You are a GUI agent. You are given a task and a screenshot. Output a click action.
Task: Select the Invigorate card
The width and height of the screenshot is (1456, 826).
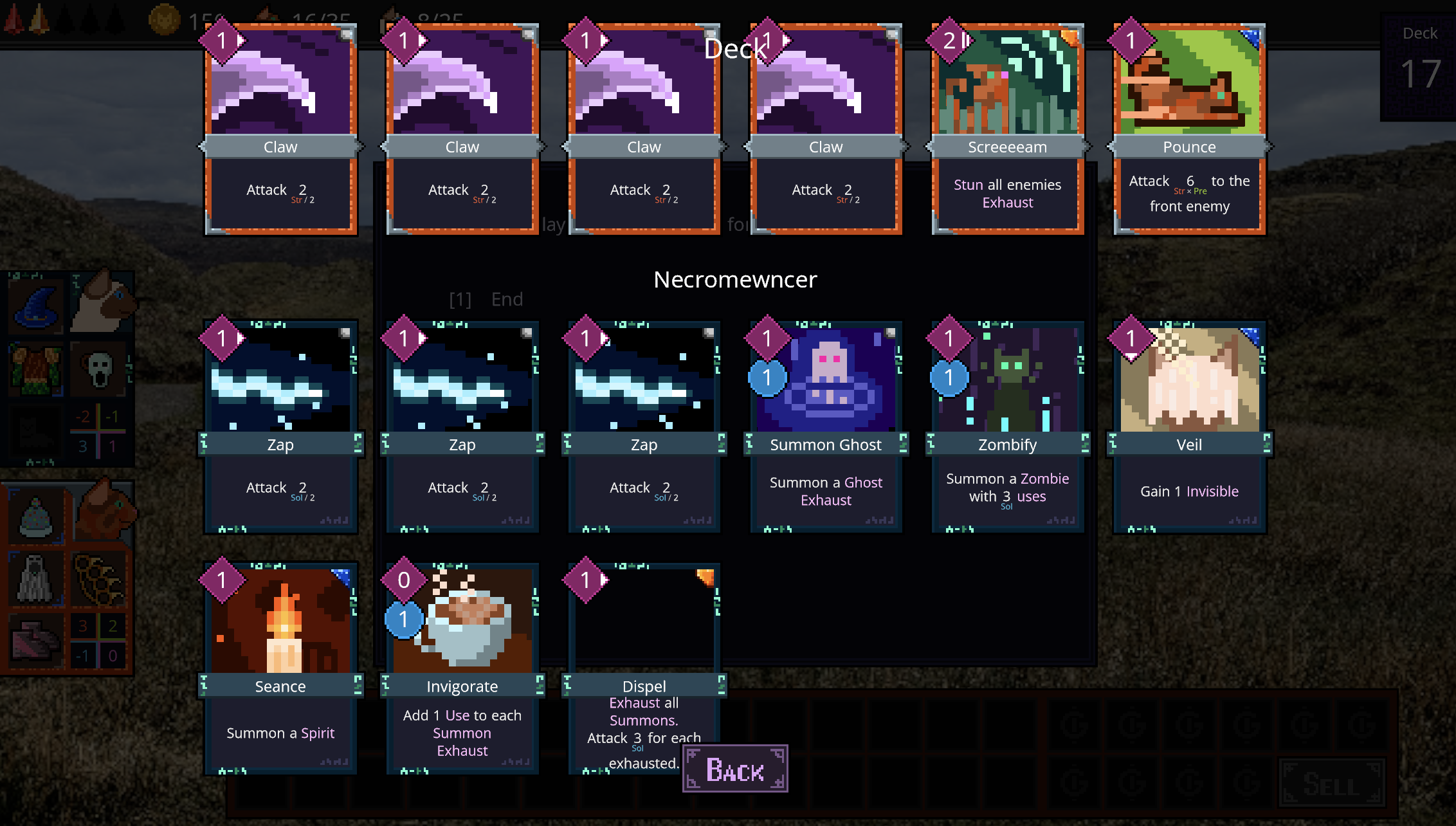462,668
